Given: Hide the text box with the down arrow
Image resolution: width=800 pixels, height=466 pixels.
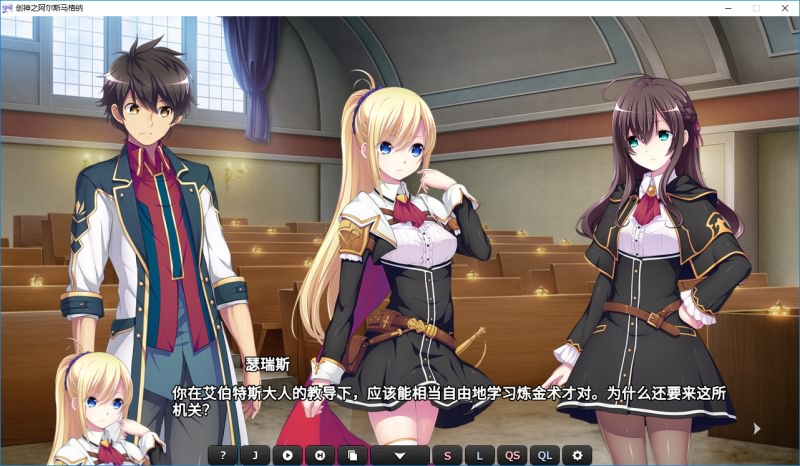Looking at the screenshot, I should coord(399,455).
